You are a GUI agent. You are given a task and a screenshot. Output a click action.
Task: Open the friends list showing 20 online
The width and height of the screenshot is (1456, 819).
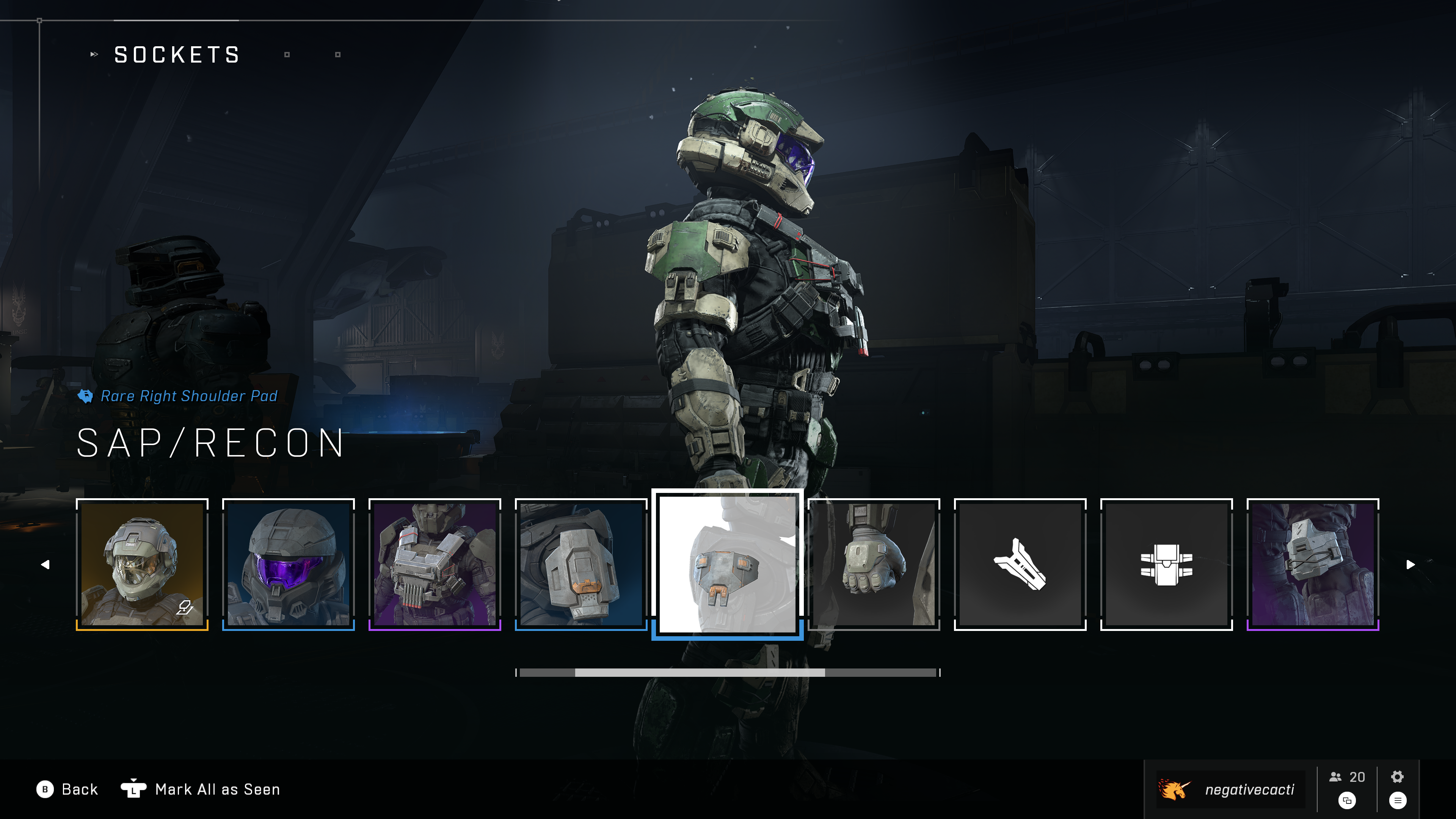tap(1347, 777)
